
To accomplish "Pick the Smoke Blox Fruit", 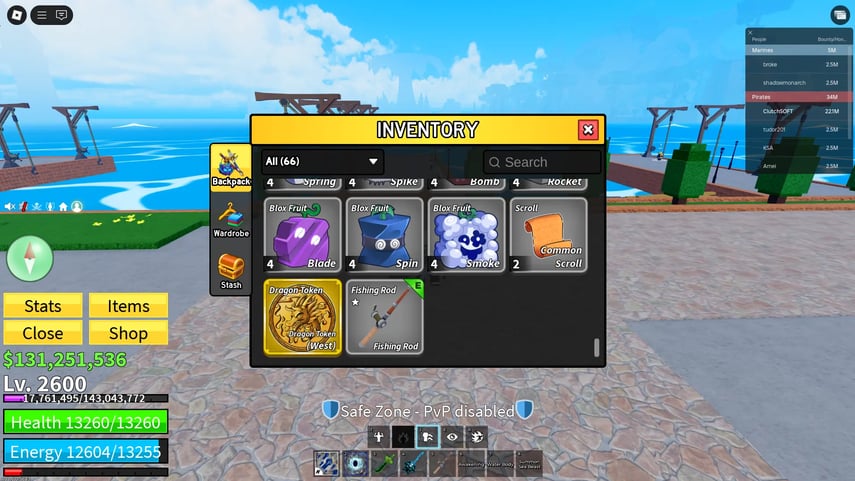I will click(x=467, y=235).
